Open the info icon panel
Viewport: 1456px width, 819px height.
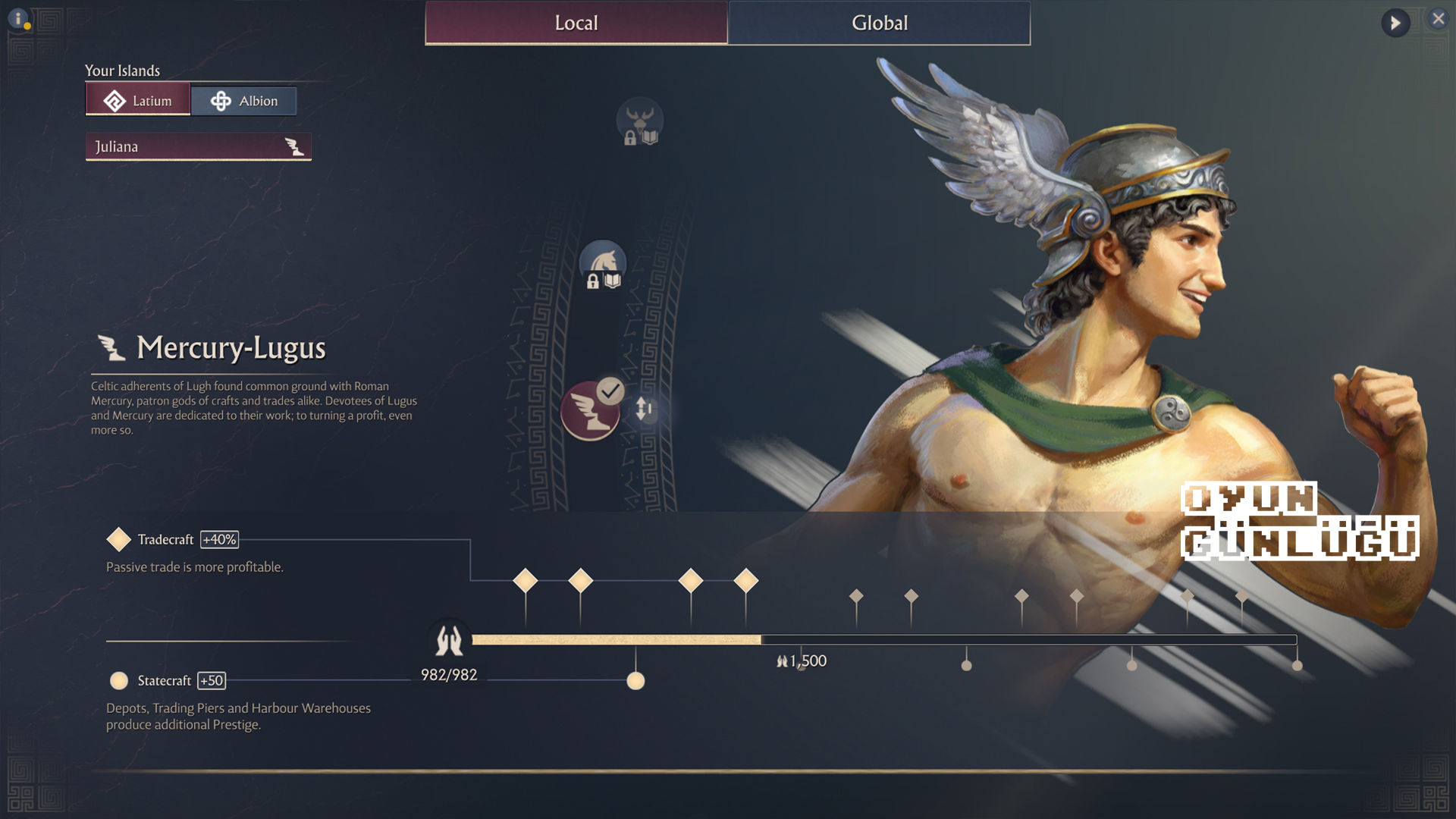pos(19,19)
